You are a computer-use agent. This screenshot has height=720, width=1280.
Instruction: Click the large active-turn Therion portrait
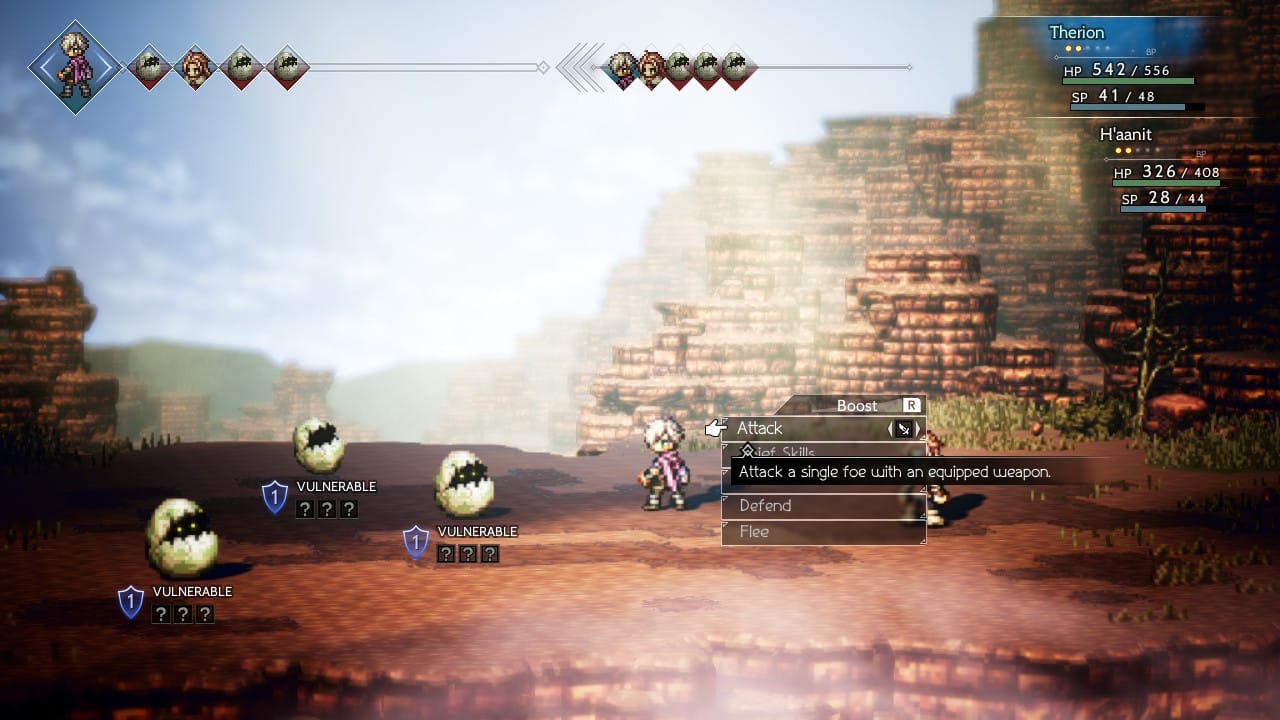tap(76, 67)
